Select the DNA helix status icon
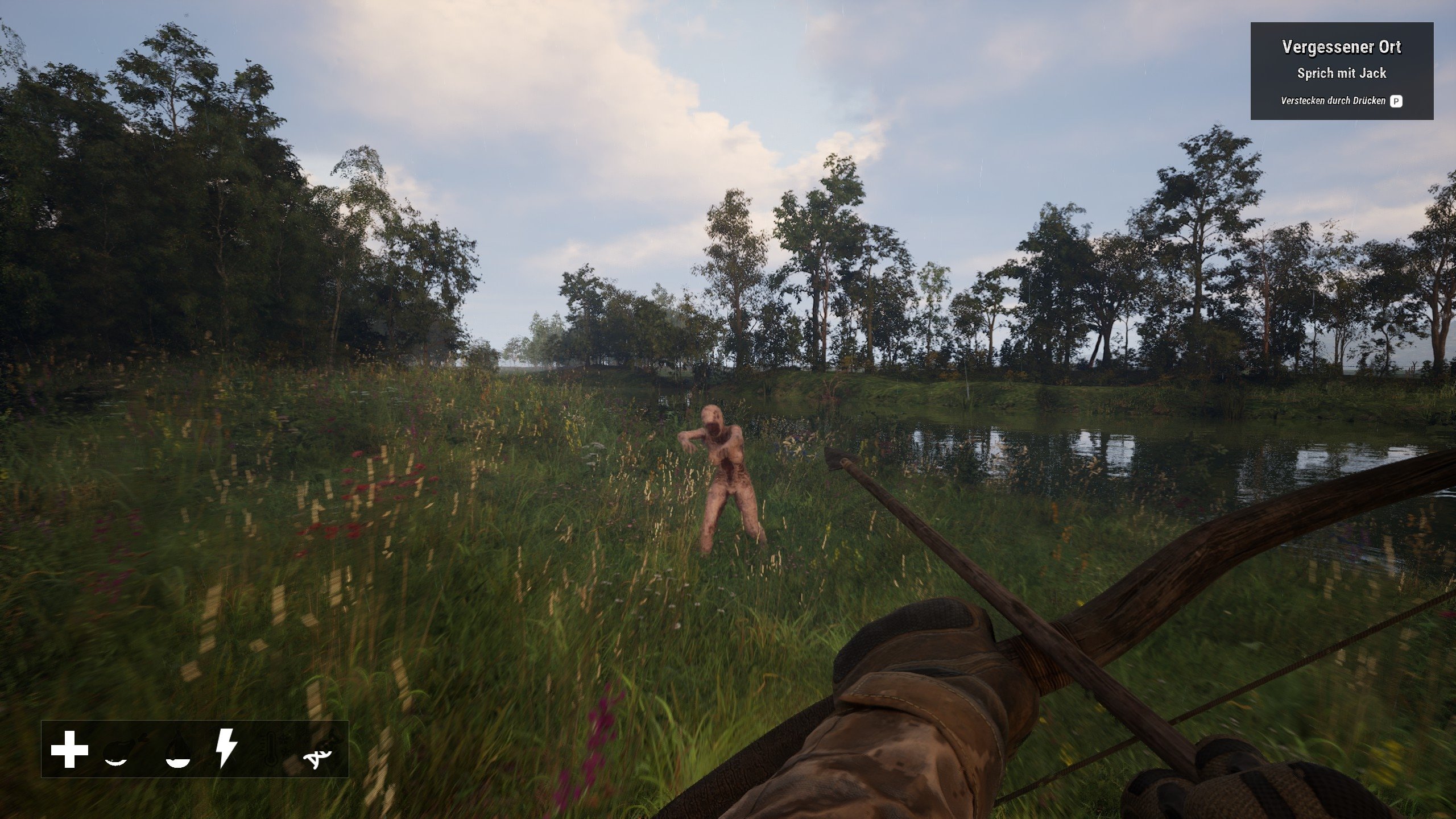Image resolution: width=1456 pixels, height=819 pixels. point(318,751)
